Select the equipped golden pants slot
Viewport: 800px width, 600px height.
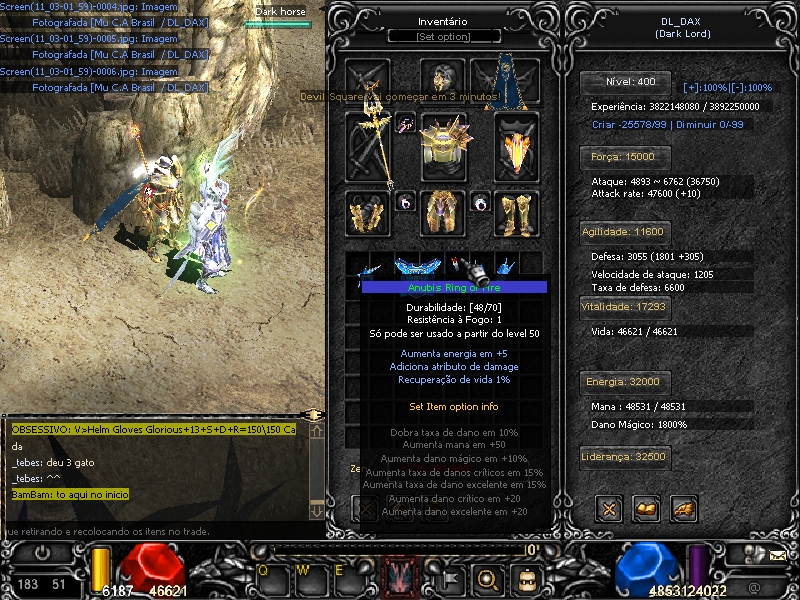(442, 212)
